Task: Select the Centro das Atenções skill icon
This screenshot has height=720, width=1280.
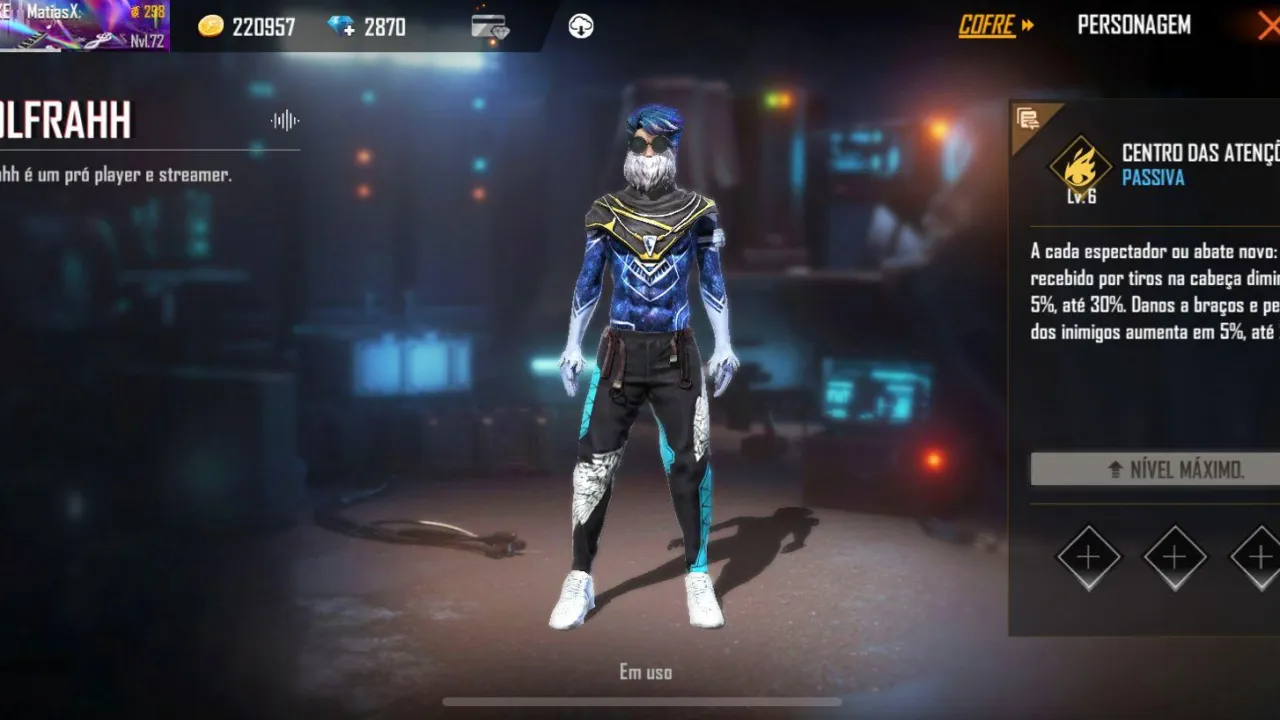Action: tap(1078, 168)
